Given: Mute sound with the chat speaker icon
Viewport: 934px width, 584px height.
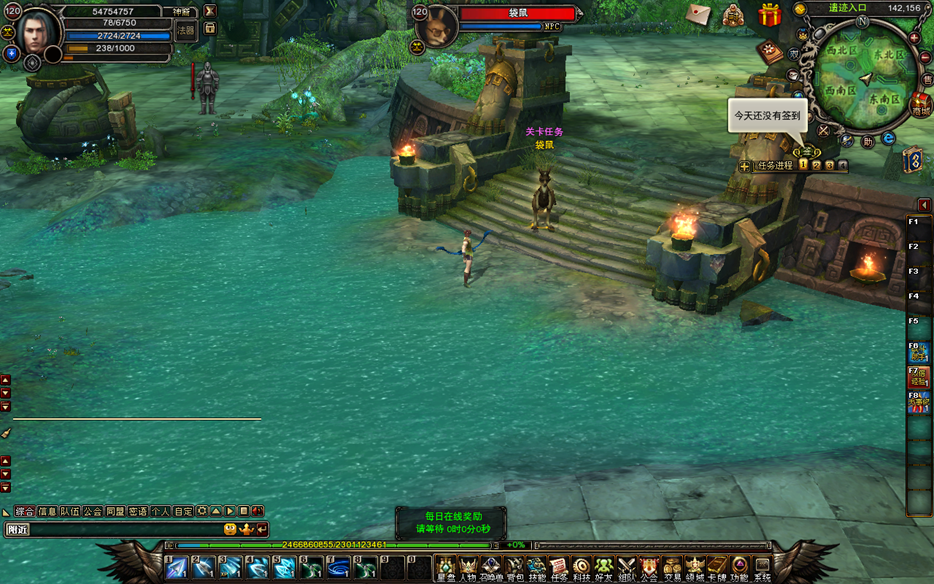Looking at the screenshot, I should coord(258,511).
